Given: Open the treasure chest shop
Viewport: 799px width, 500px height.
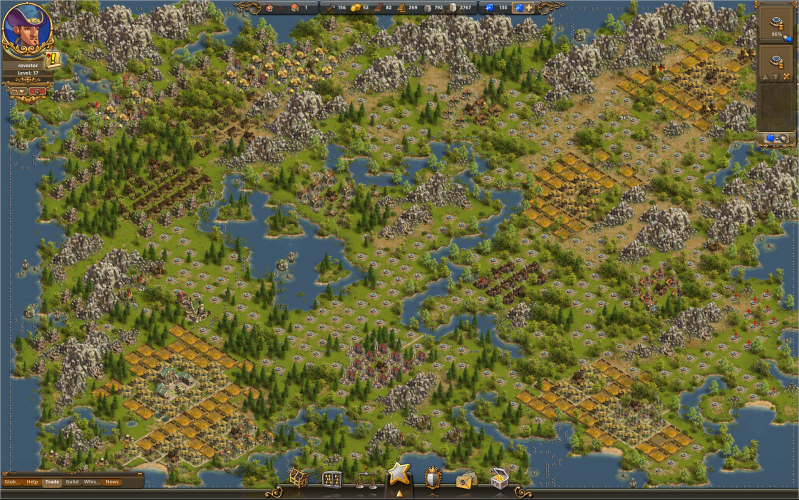Looking at the screenshot, I should tap(498, 480).
